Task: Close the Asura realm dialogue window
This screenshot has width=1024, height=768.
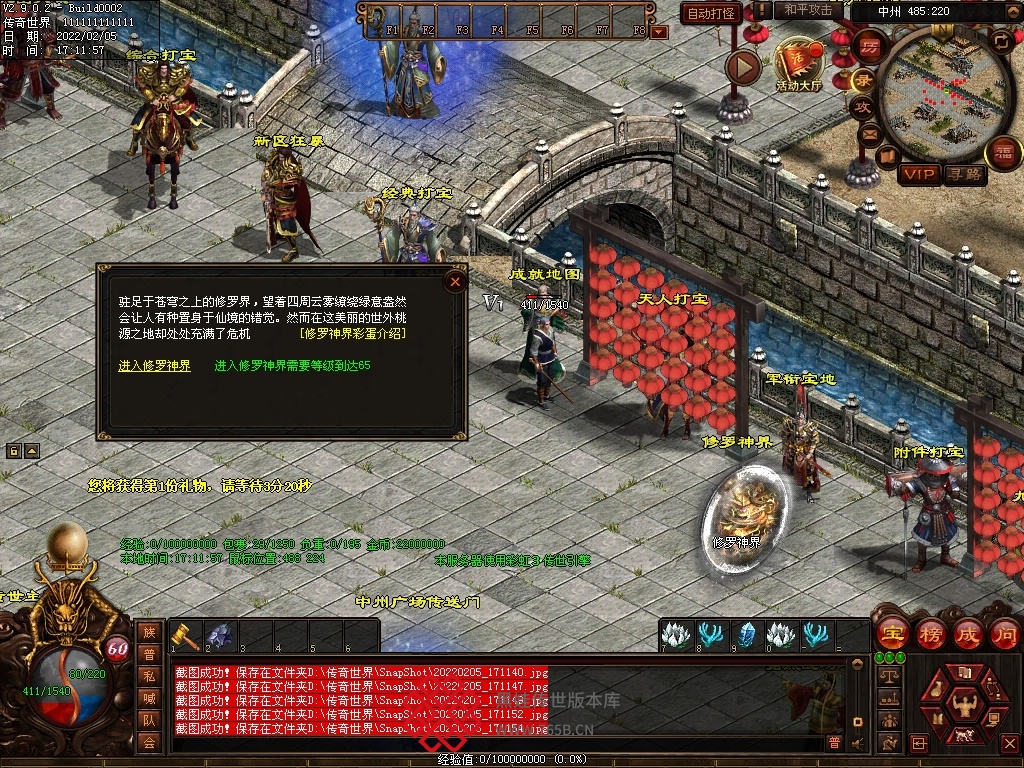Action: coord(455,281)
